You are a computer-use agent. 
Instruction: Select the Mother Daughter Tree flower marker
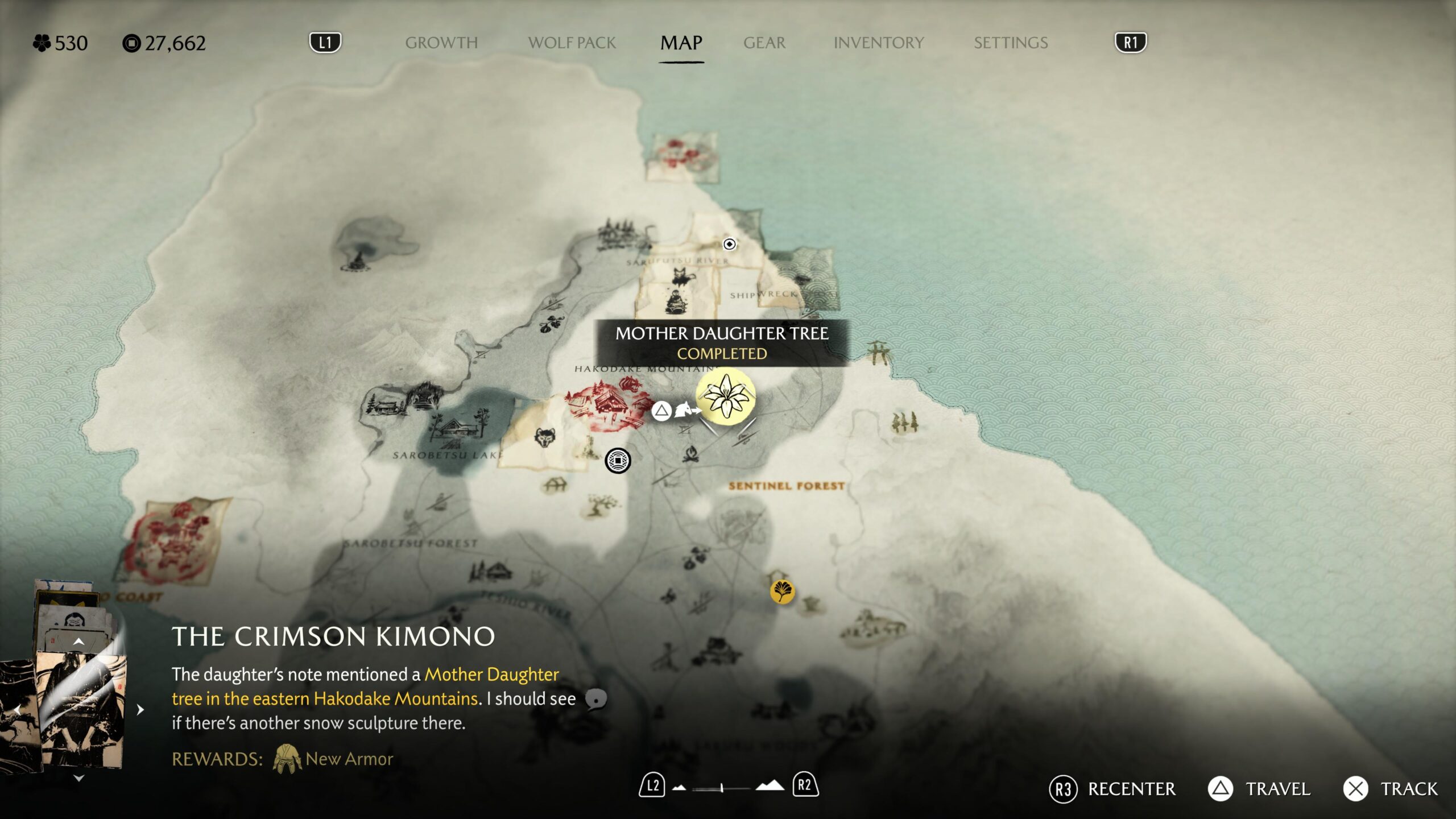pos(726,396)
